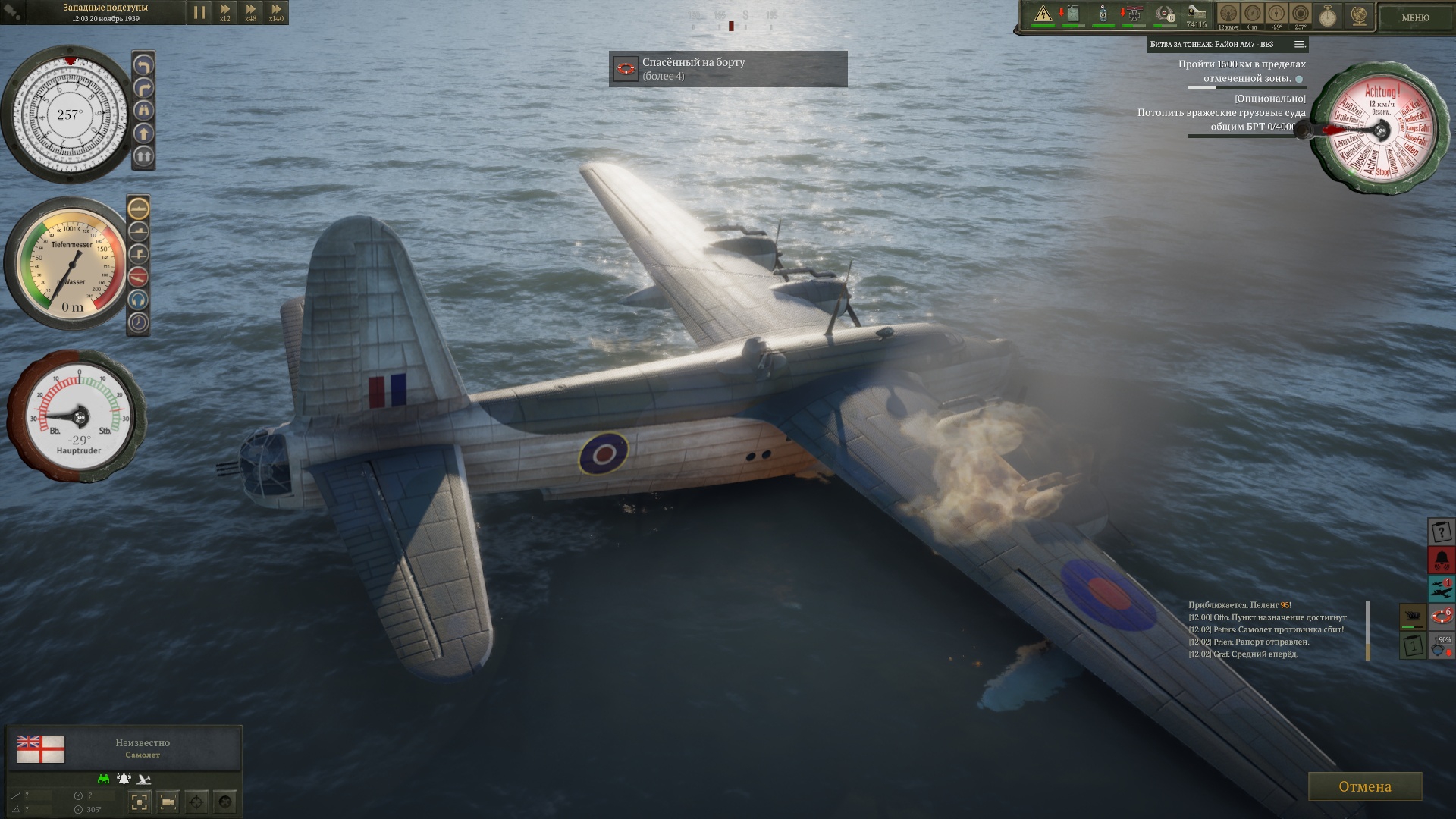Pause the game time
Viewport: 1456px width, 819px height.
tap(199, 12)
